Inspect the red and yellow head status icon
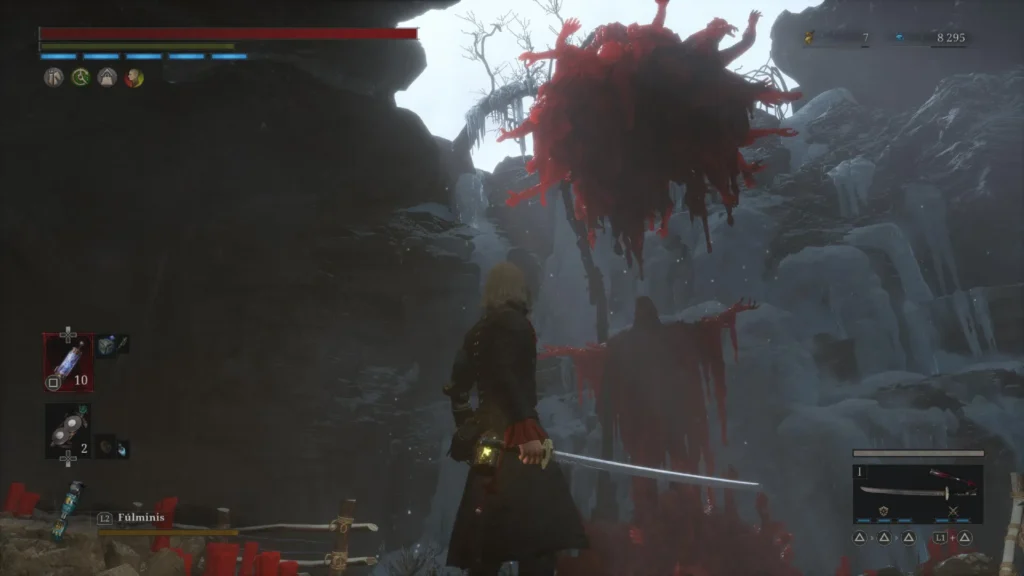 (134, 78)
